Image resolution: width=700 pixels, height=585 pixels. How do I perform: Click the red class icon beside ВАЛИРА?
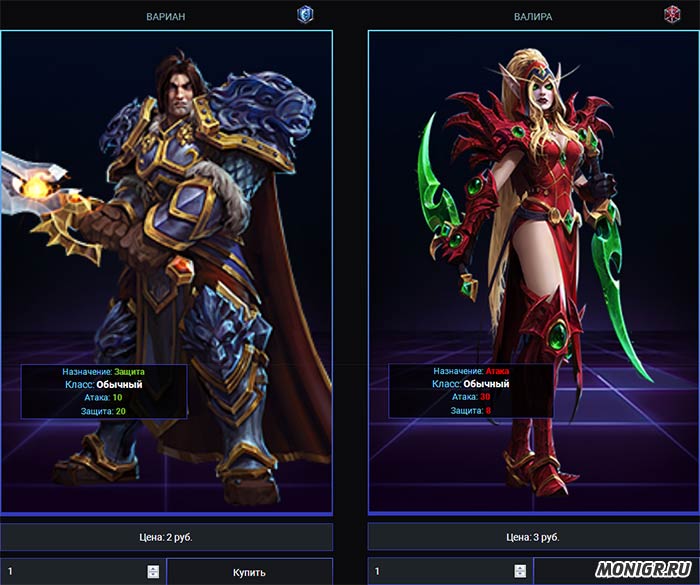pyautogui.click(x=672, y=14)
